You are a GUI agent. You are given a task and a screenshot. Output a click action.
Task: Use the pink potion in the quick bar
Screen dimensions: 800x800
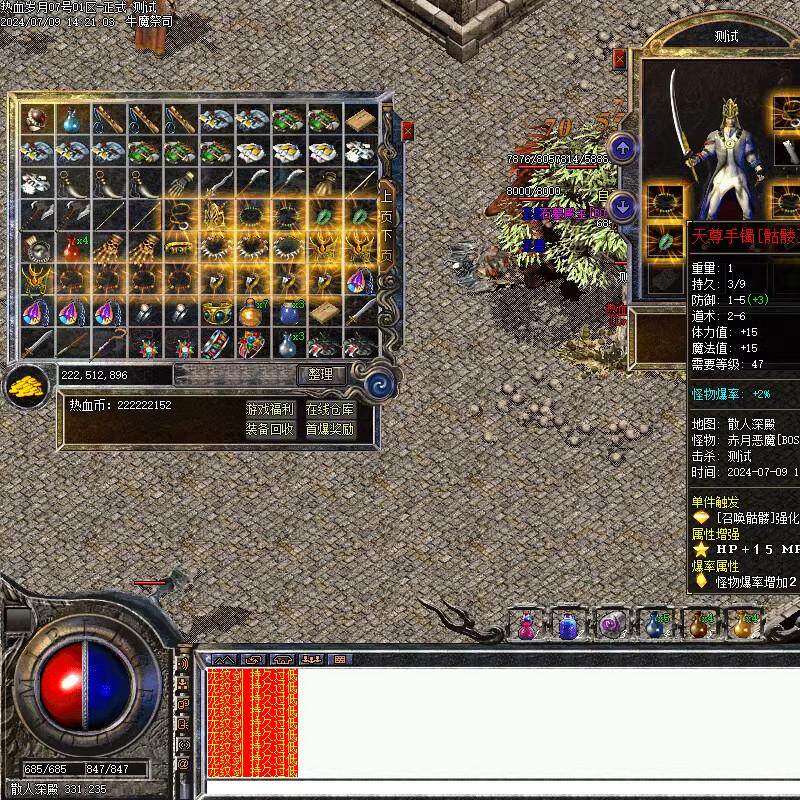526,626
